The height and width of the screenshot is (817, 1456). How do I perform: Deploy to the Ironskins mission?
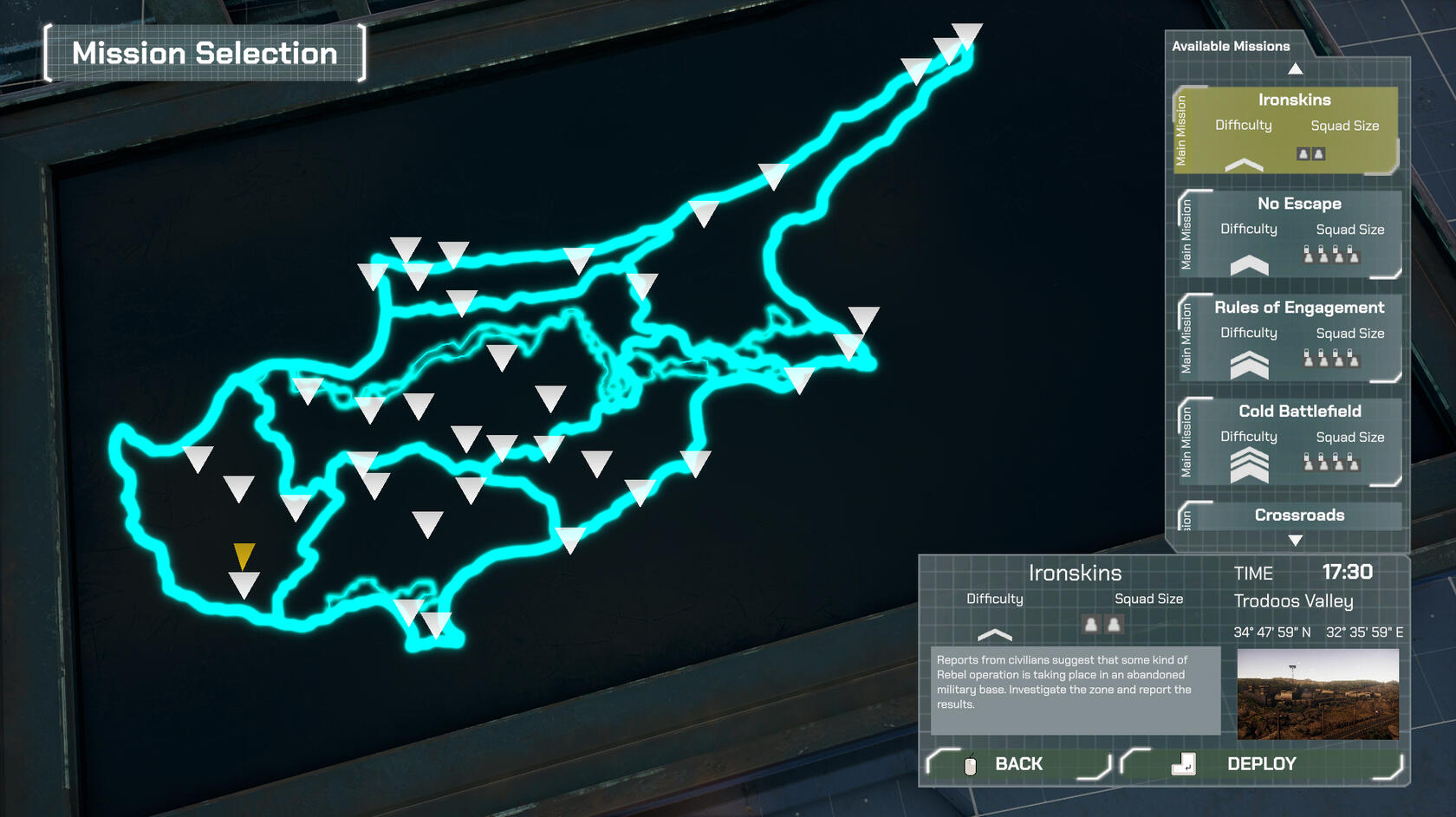(1261, 764)
